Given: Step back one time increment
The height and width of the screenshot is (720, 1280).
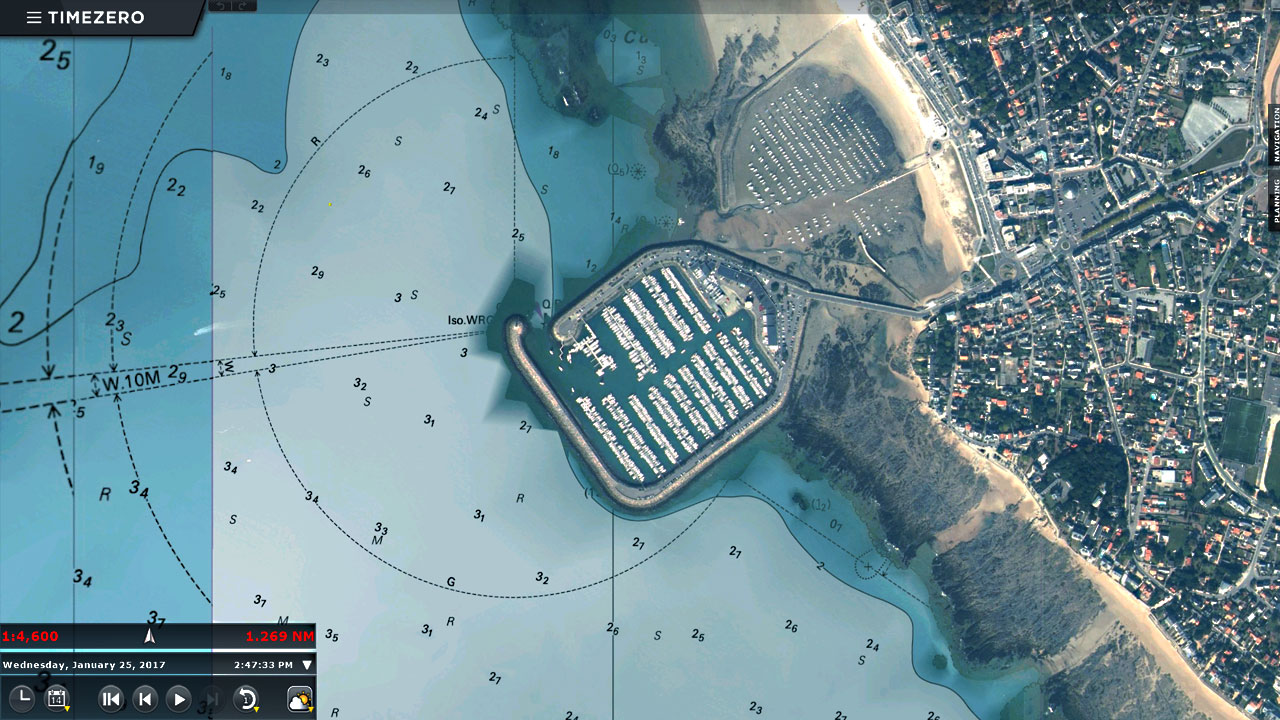Looking at the screenshot, I should [x=145, y=699].
